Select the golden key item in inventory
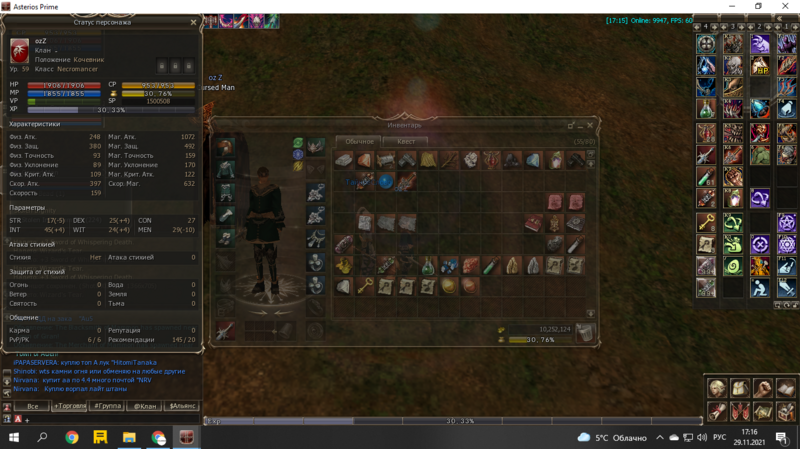This screenshot has width=800, height=449. pyautogui.click(x=364, y=286)
